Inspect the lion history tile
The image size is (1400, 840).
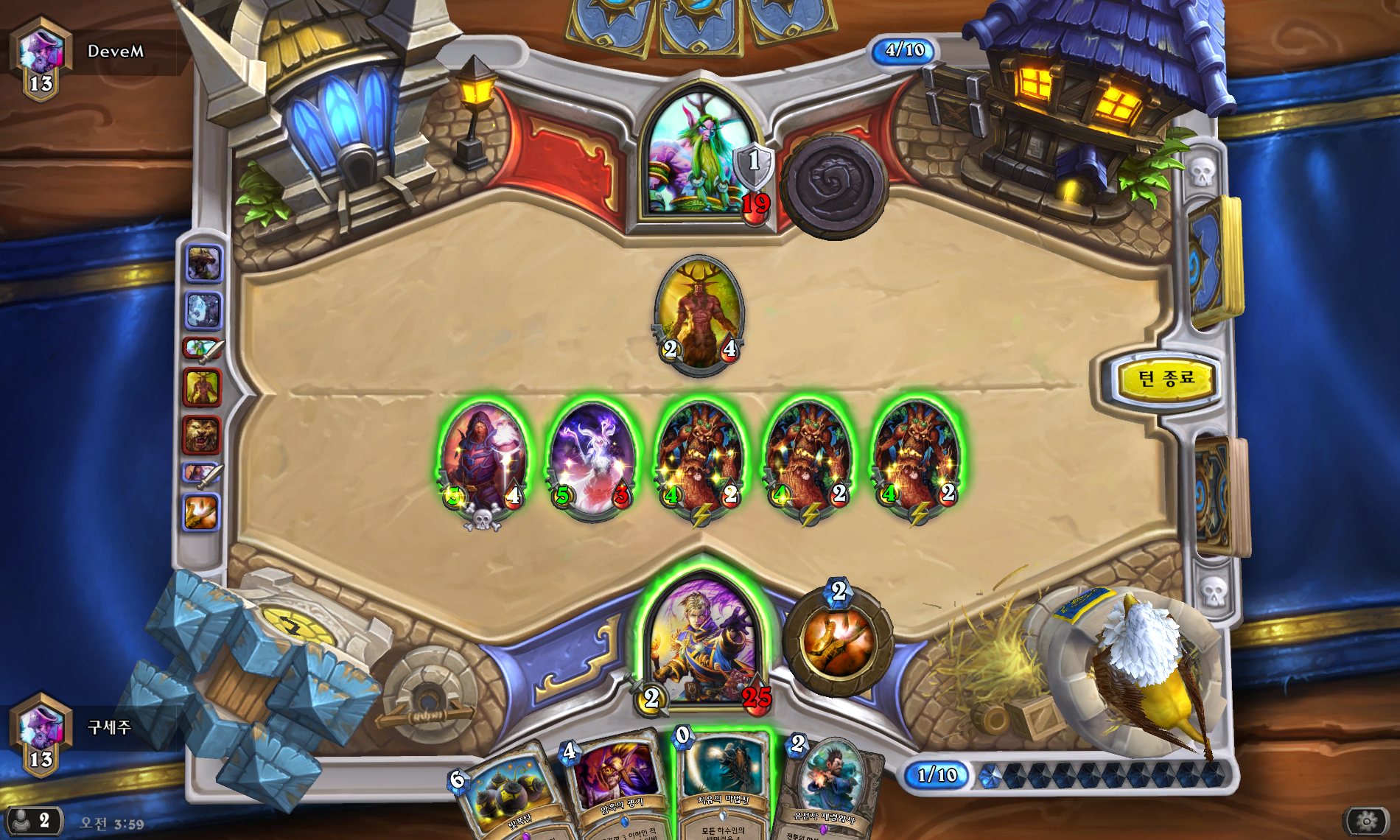(202, 435)
